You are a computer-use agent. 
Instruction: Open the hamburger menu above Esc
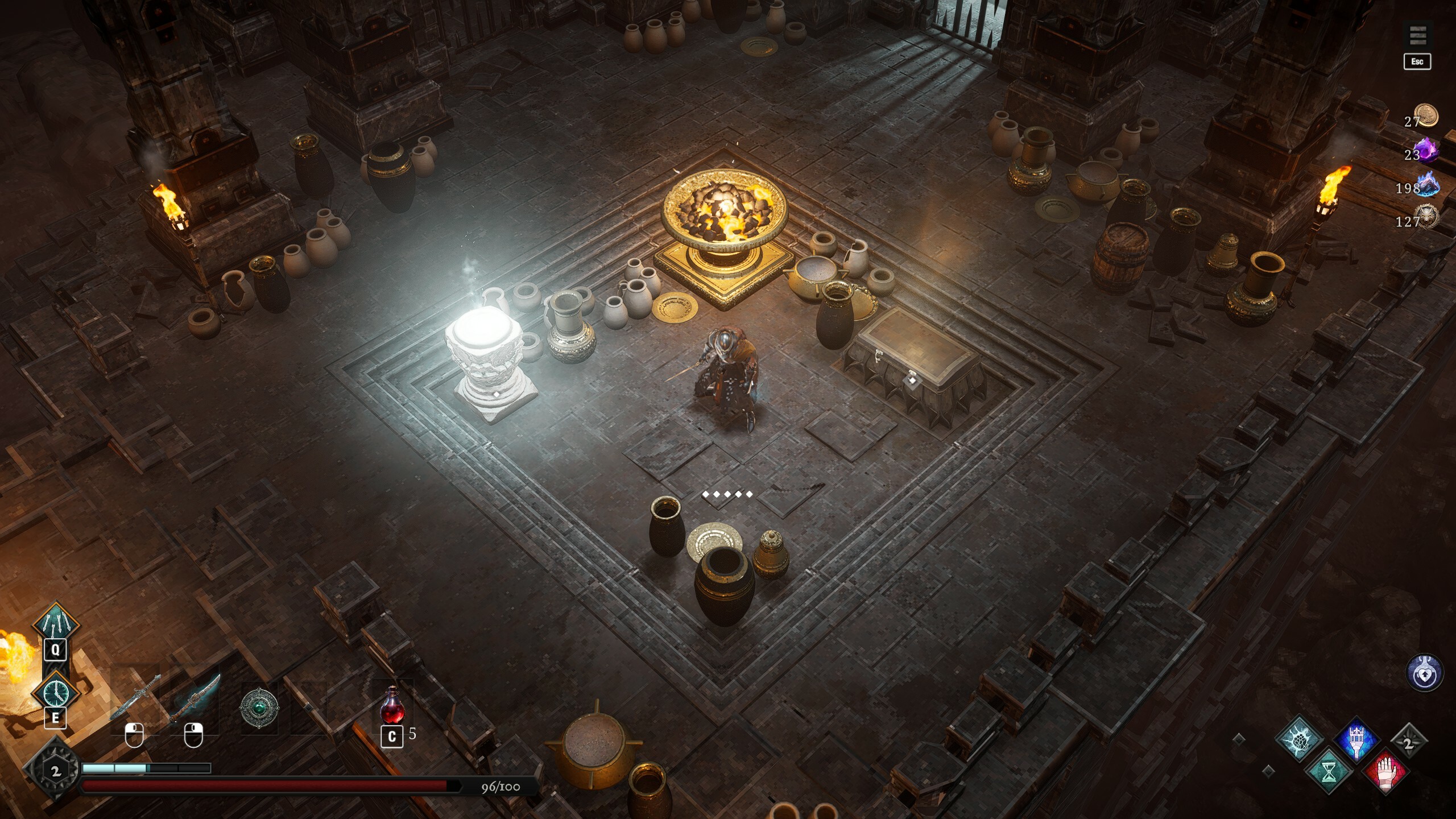pos(1417,34)
